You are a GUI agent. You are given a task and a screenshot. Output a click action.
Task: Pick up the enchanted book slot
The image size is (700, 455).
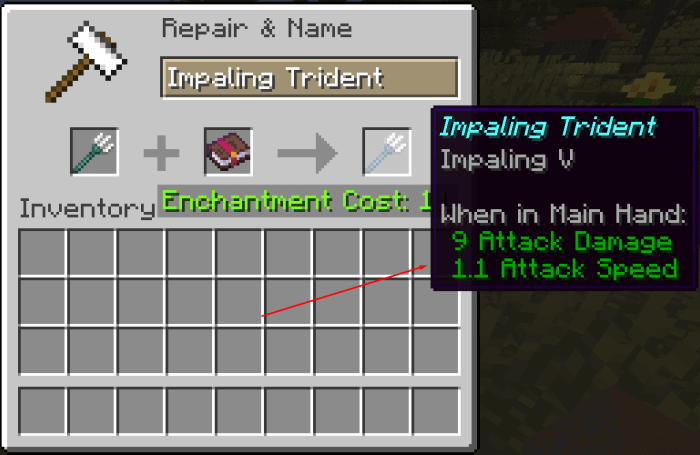pos(227,152)
